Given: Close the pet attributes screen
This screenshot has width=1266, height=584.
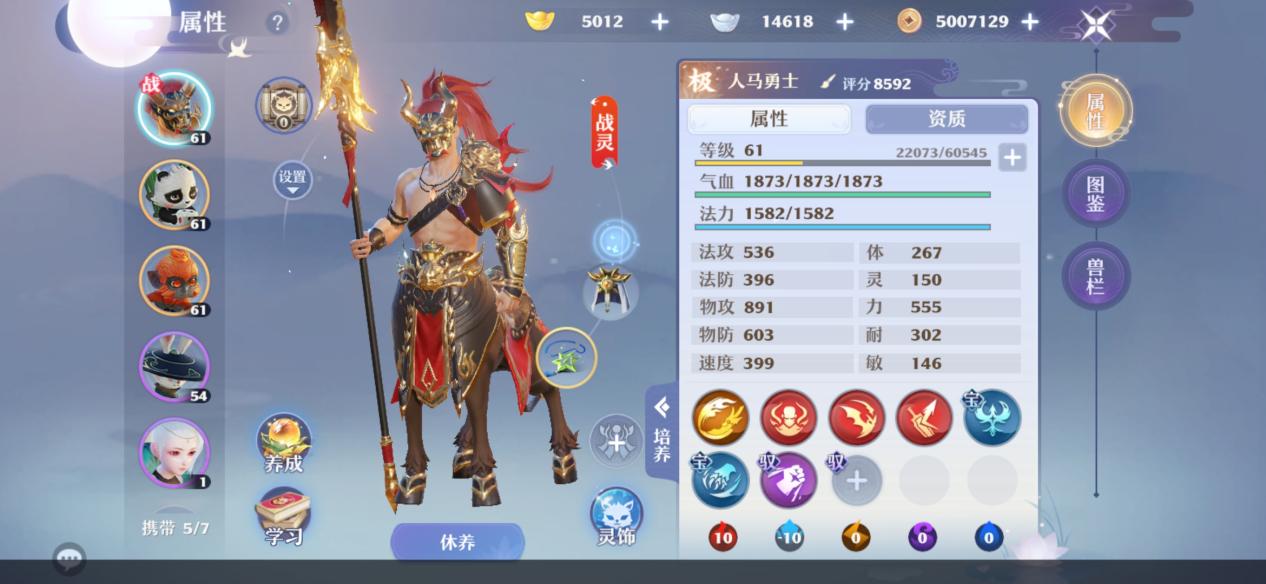Looking at the screenshot, I should [1096, 24].
